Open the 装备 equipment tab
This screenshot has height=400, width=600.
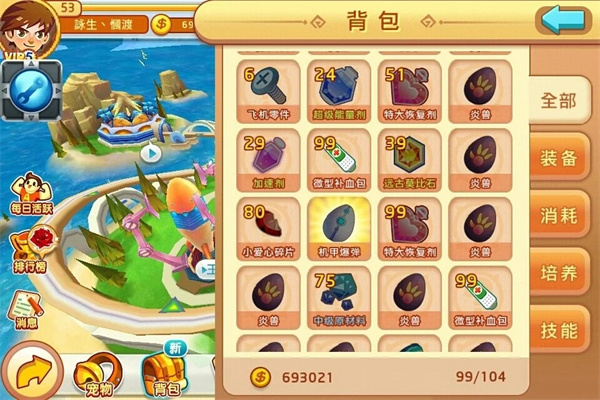pos(559,158)
